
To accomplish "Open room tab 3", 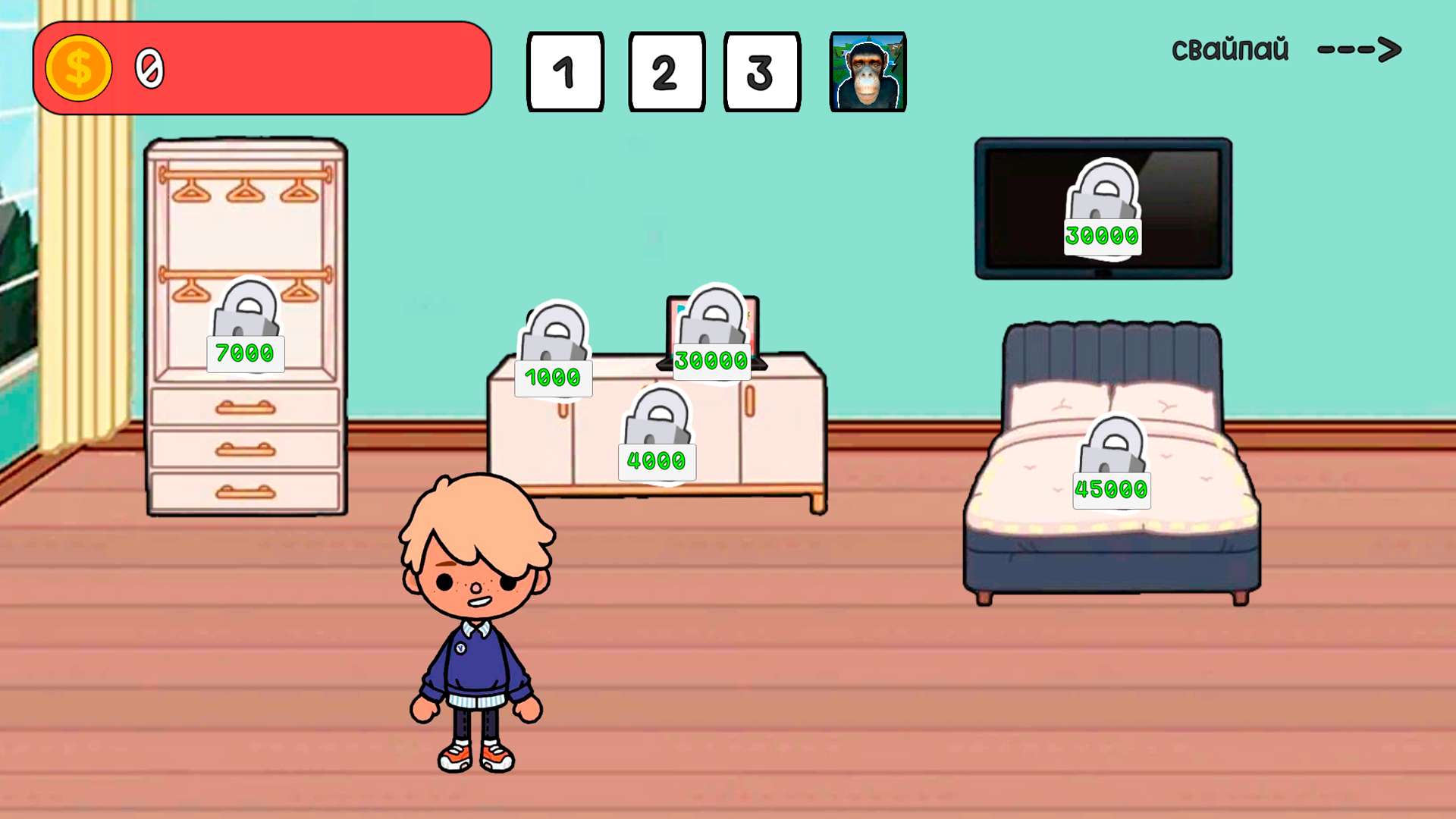I will click(761, 71).
